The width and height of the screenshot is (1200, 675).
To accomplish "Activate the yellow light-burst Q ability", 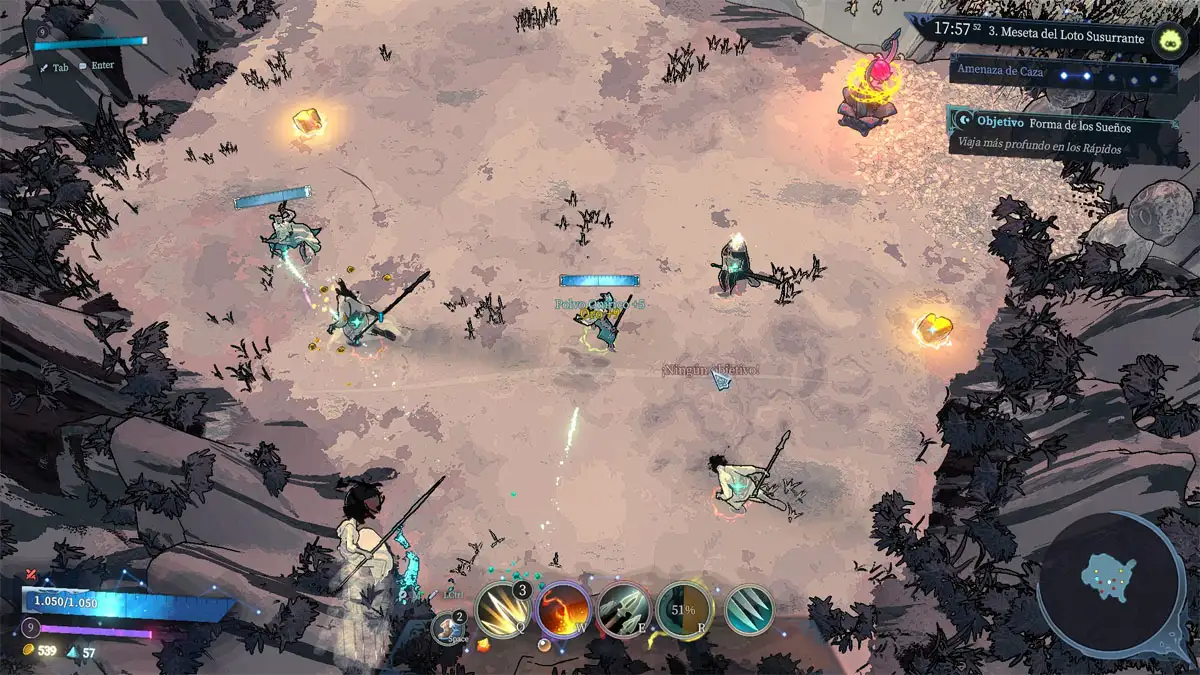I will 500,609.
